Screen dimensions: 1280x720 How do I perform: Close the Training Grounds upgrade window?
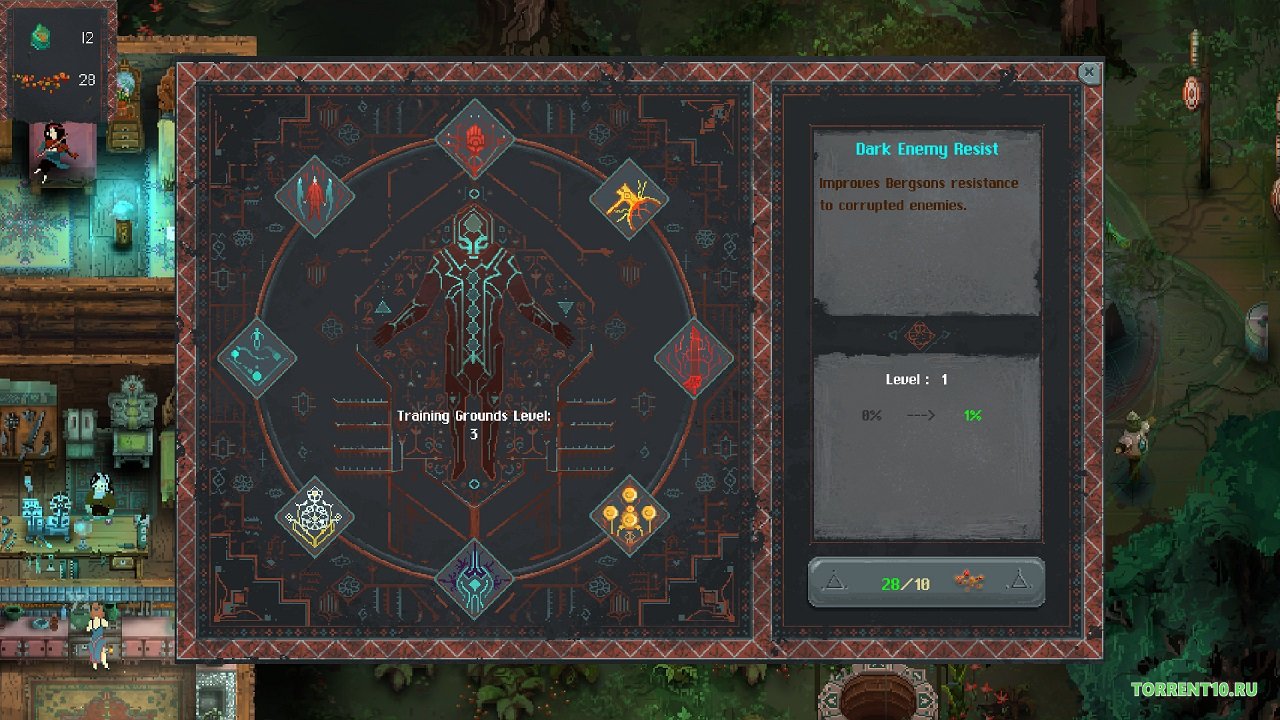point(1089,73)
